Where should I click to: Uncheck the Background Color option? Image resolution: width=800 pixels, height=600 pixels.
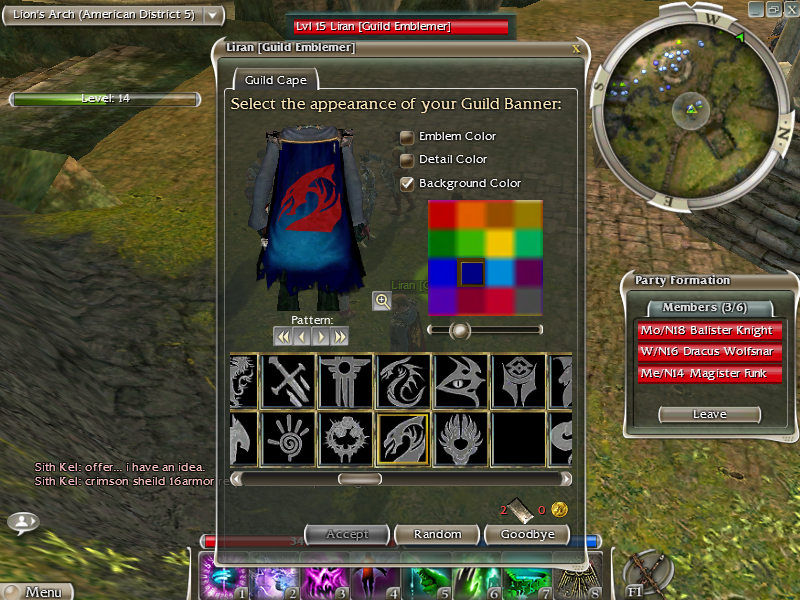pos(407,184)
